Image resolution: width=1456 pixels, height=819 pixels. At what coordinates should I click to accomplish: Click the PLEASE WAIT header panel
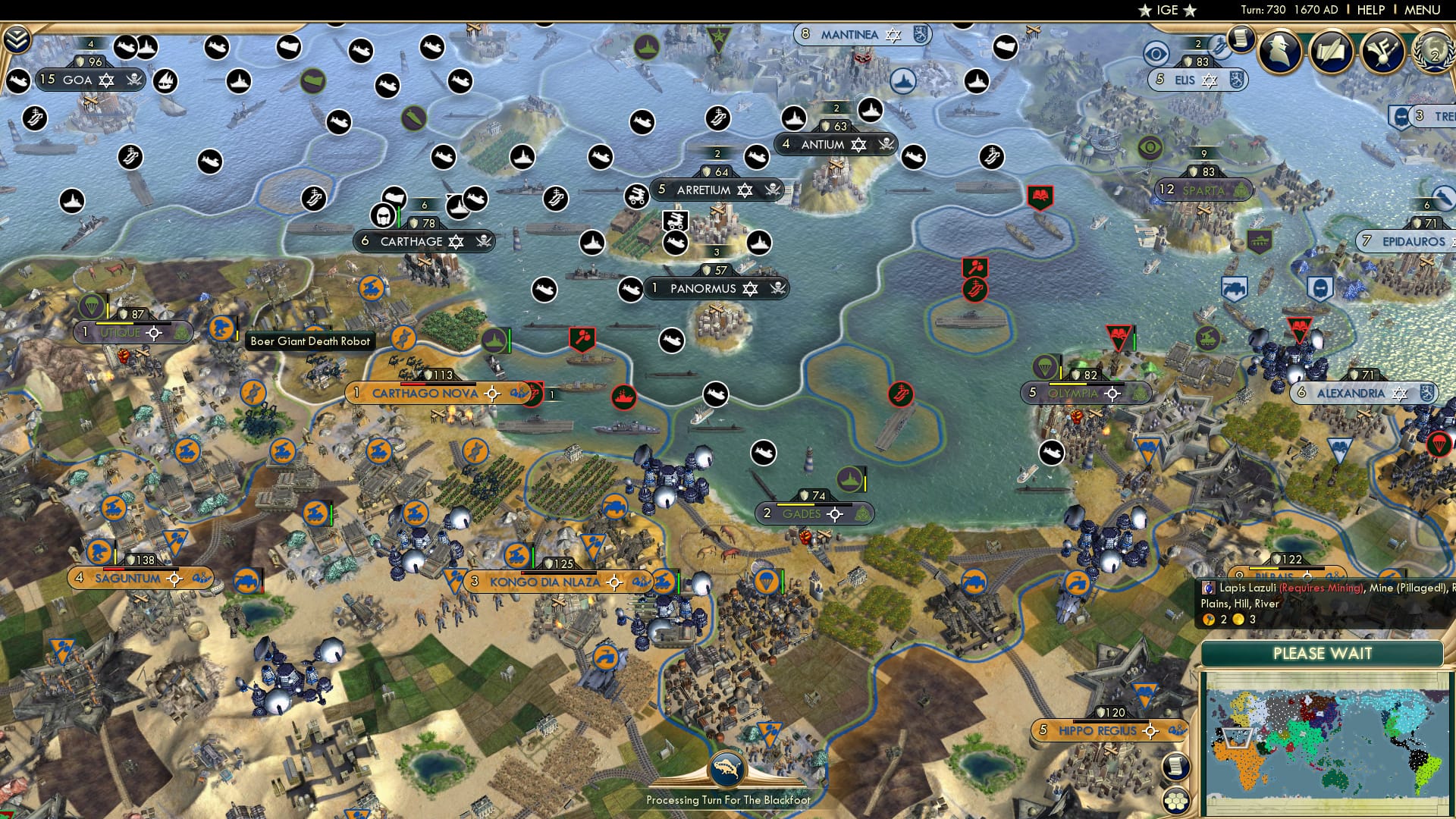click(x=1323, y=654)
